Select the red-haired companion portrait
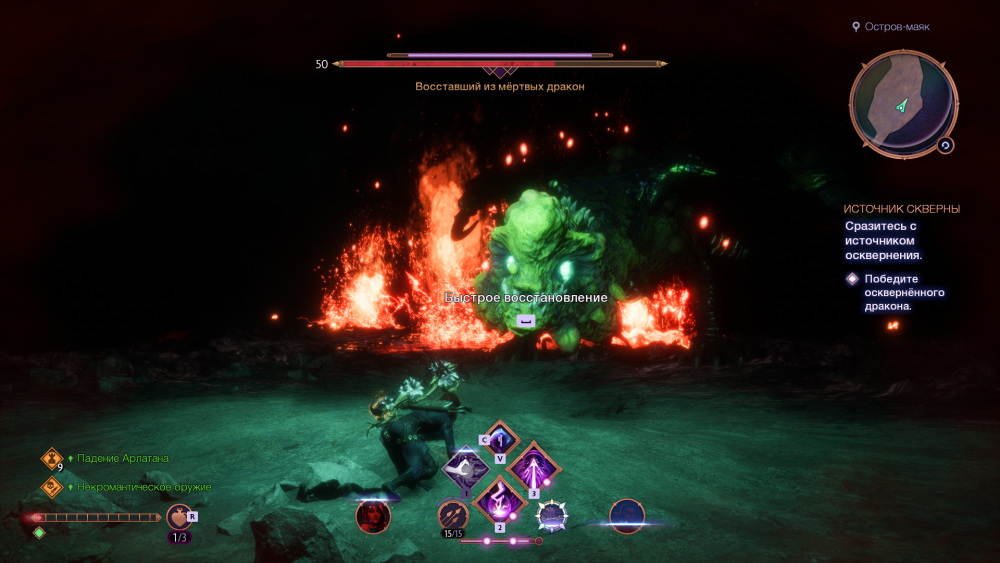The height and width of the screenshot is (563, 1000). [373, 515]
